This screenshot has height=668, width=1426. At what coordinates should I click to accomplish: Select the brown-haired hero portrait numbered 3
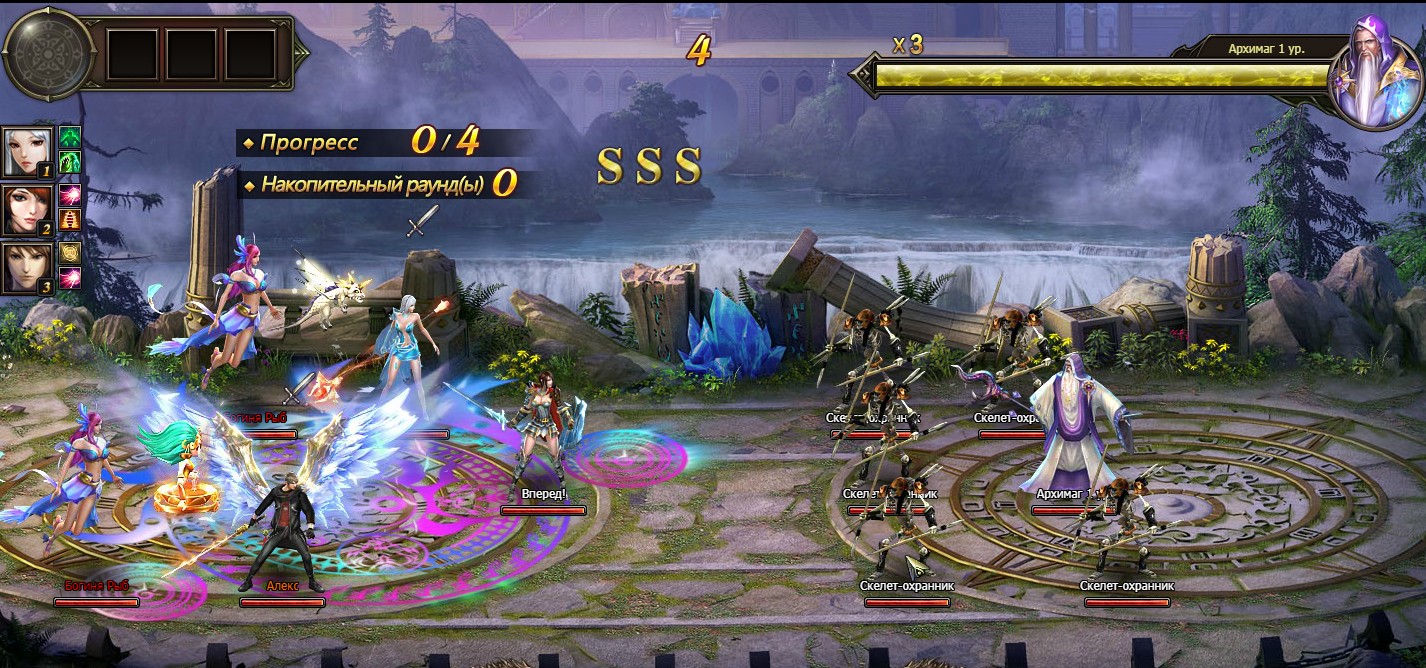(x=27, y=268)
